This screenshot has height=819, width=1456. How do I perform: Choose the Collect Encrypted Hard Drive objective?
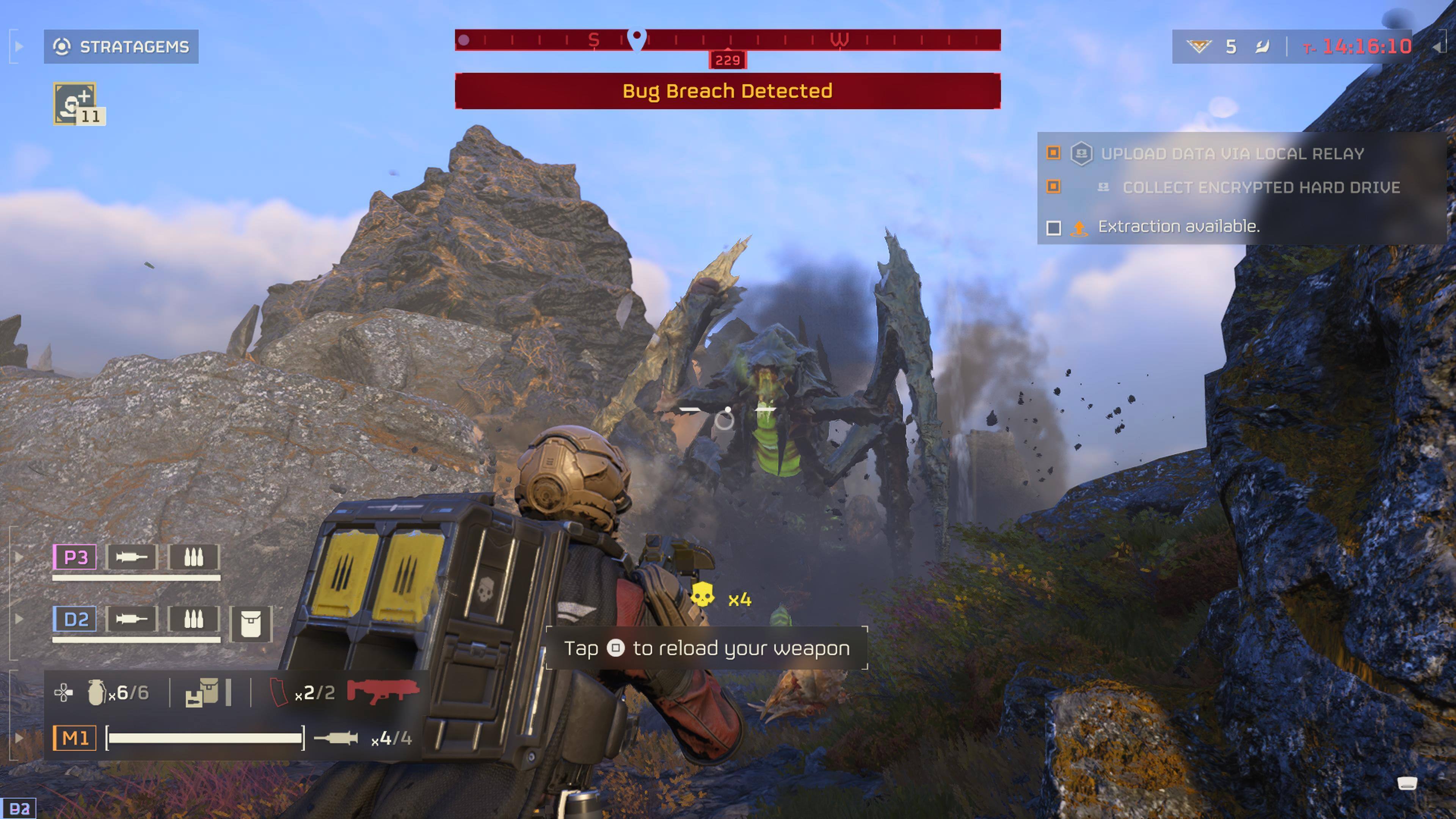point(1260,188)
